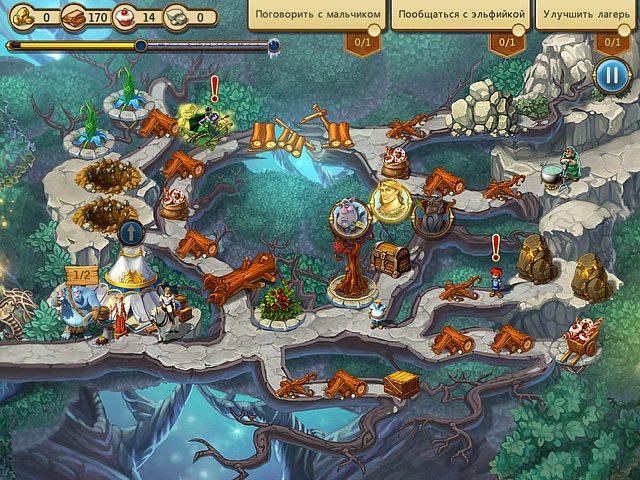Select the blonde hero portrait bubble

(390, 200)
